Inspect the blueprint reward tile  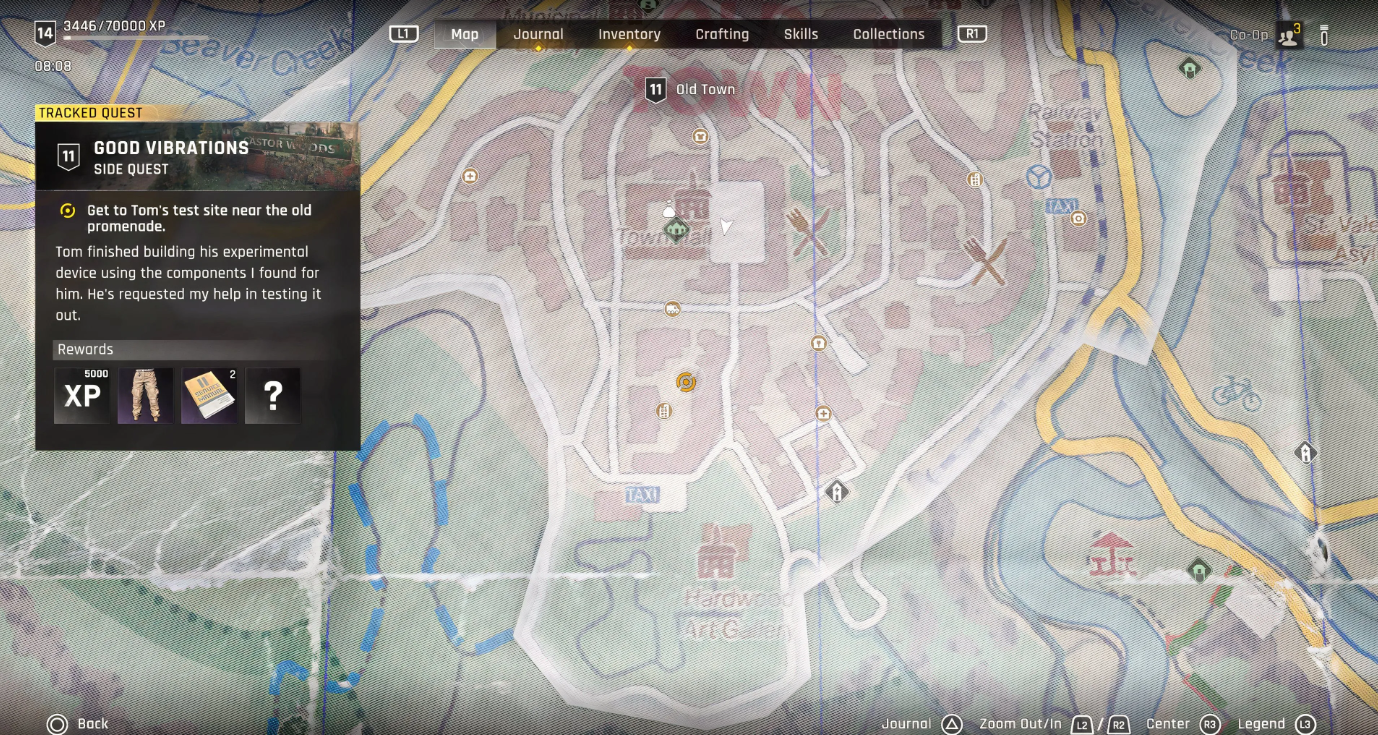click(x=210, y=395)
